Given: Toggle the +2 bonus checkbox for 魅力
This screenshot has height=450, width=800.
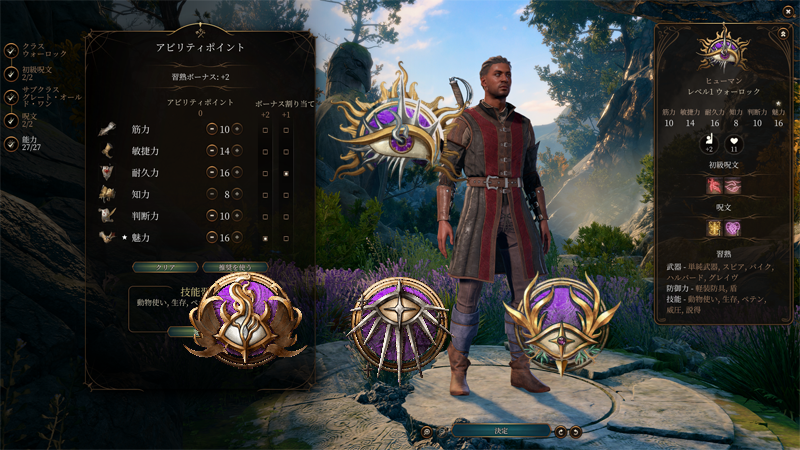Looking at the screenshot, I should coord(265,238).
